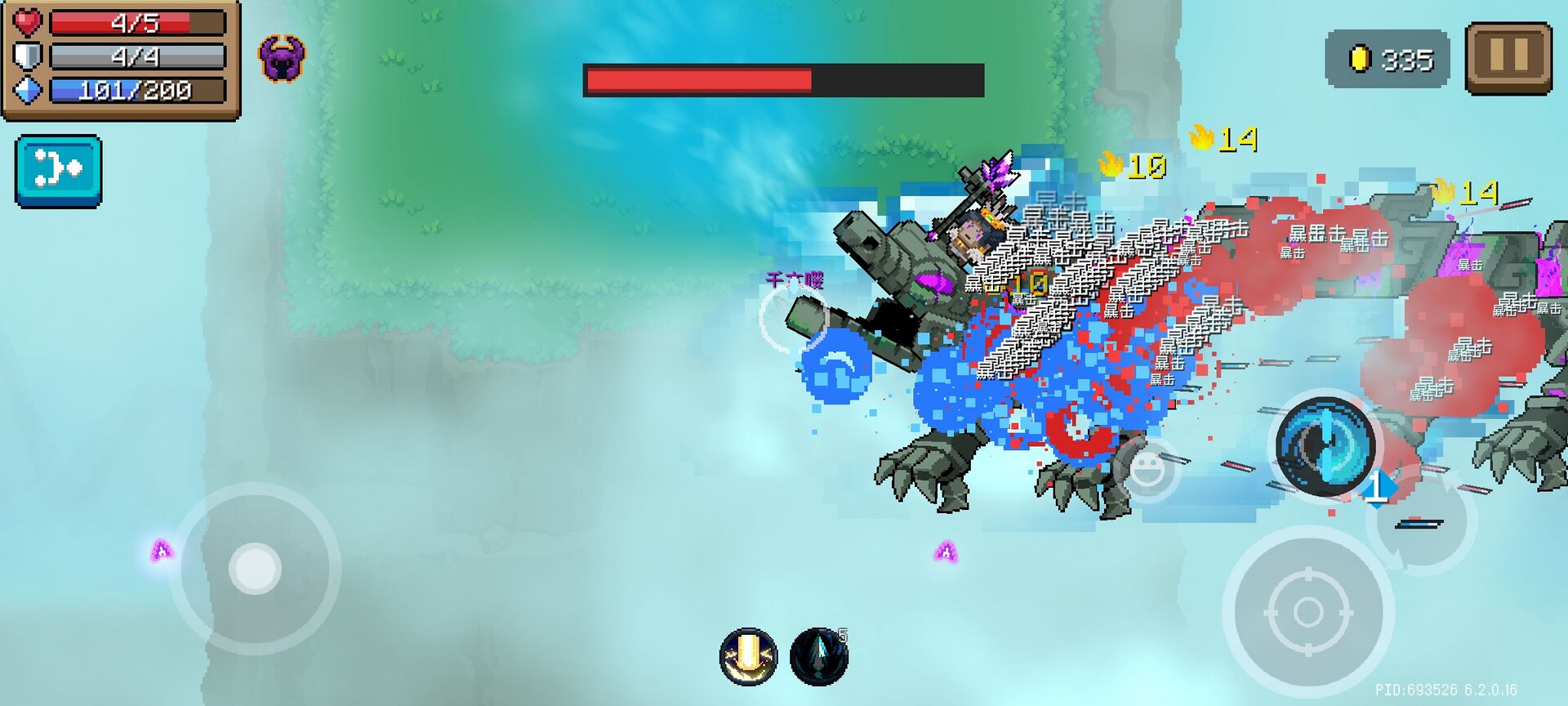Fire using the crosshair attack button
The image size is (1568, 706).
1307,611
